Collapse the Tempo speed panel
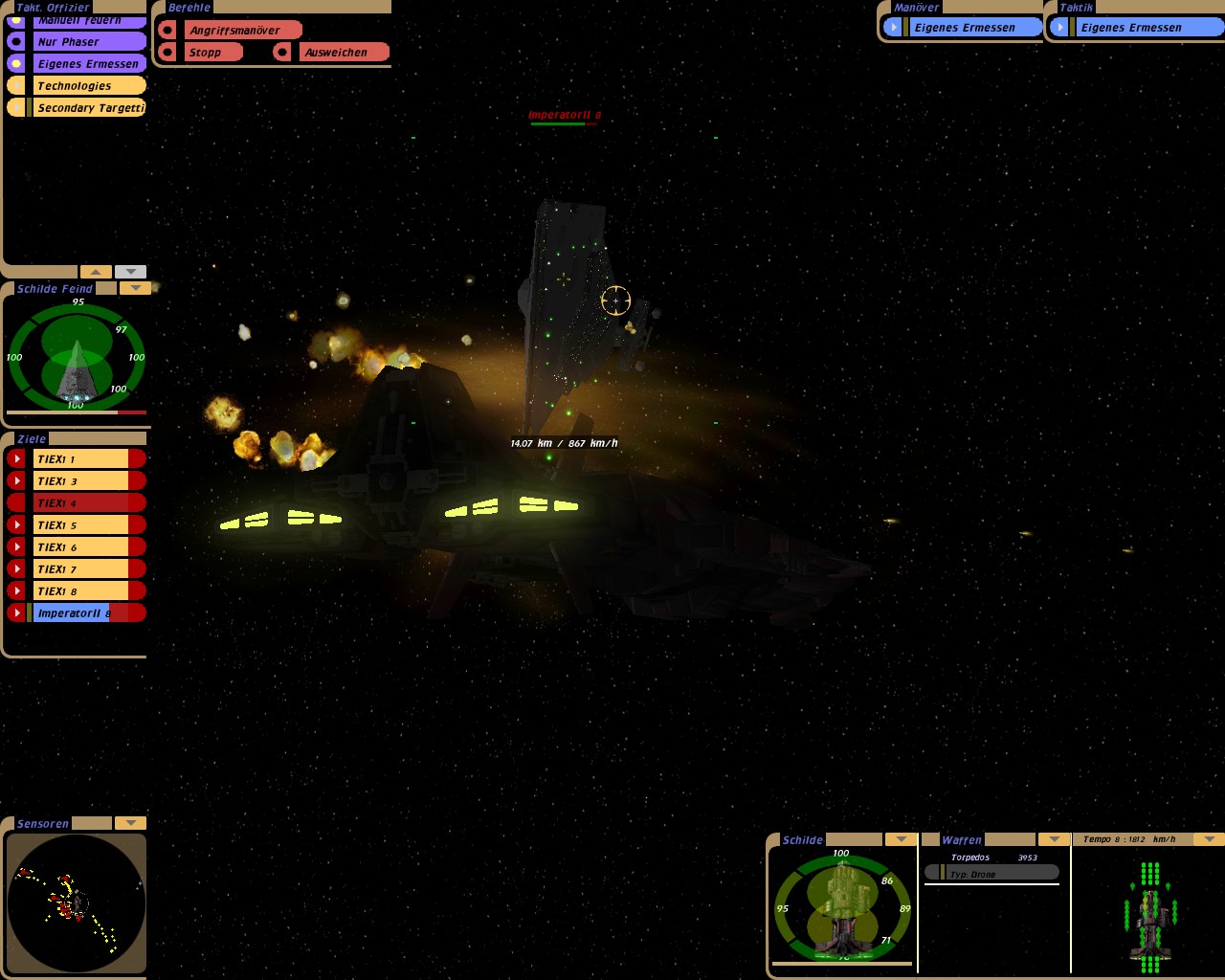This screenshot has height=980, width=1225. pyautogui.click(x=1210, y=839)
